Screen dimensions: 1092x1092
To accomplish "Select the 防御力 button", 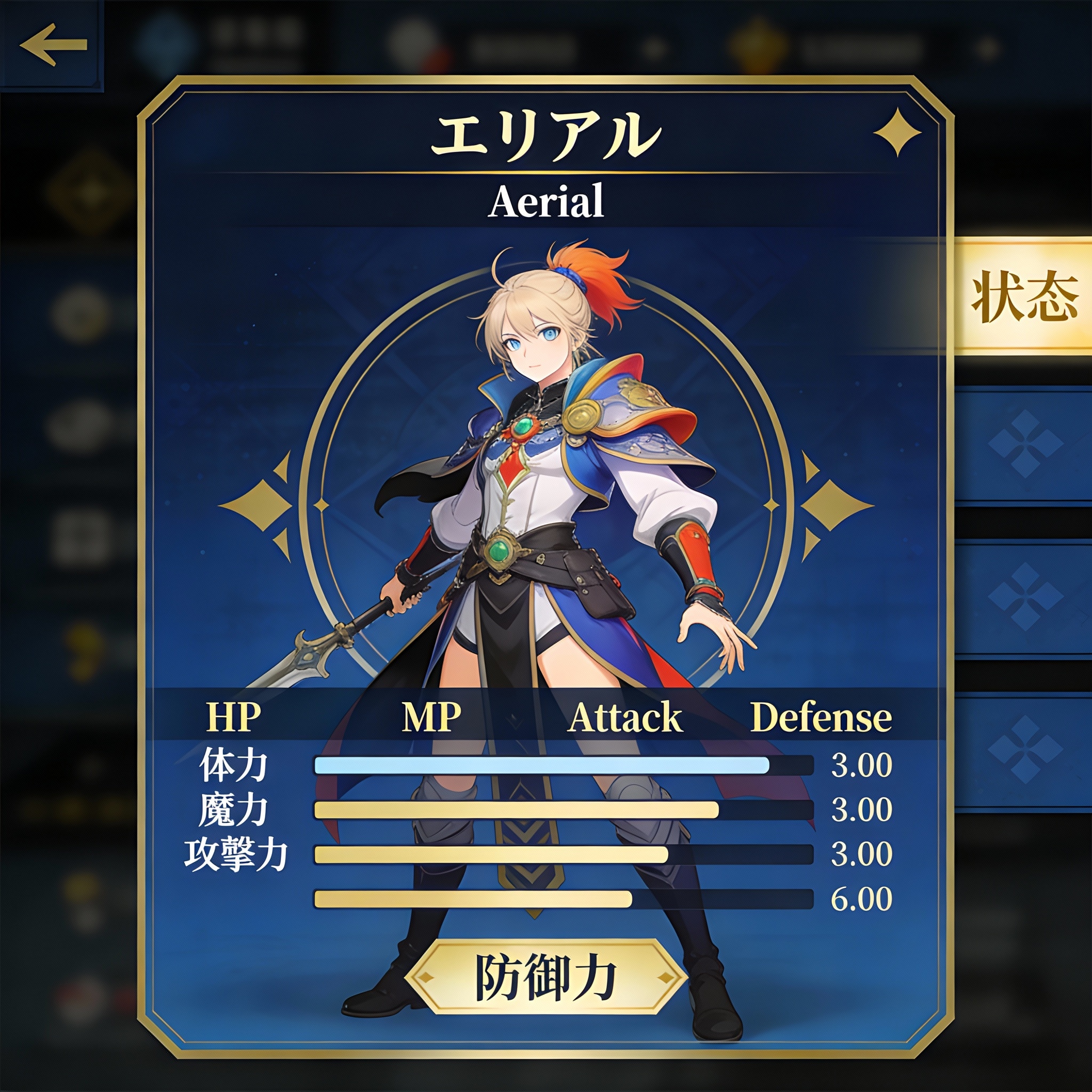I will pyautogui.click(x=545, y=977).
